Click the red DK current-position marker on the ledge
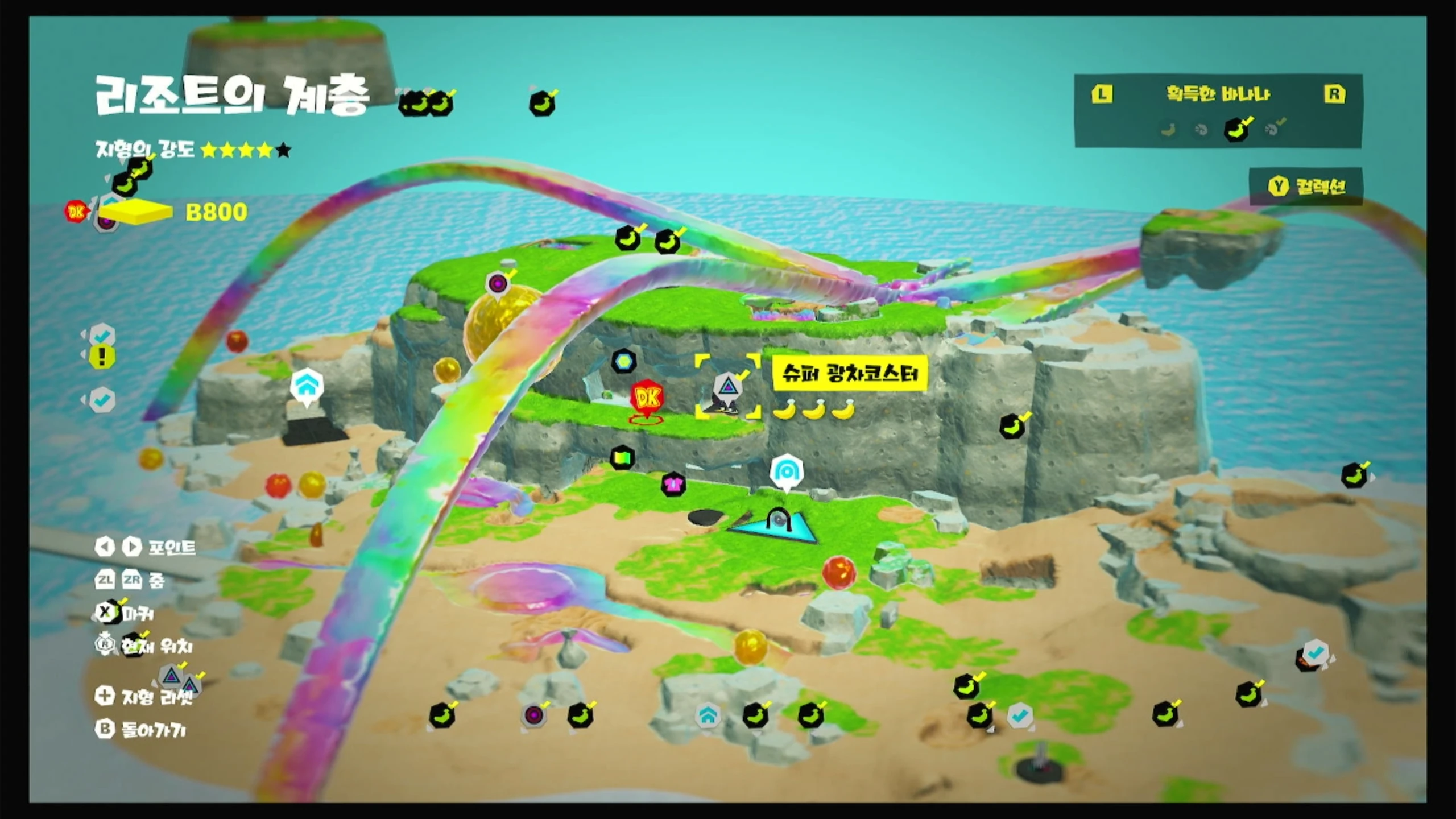1456x819 pixels. 647,398
